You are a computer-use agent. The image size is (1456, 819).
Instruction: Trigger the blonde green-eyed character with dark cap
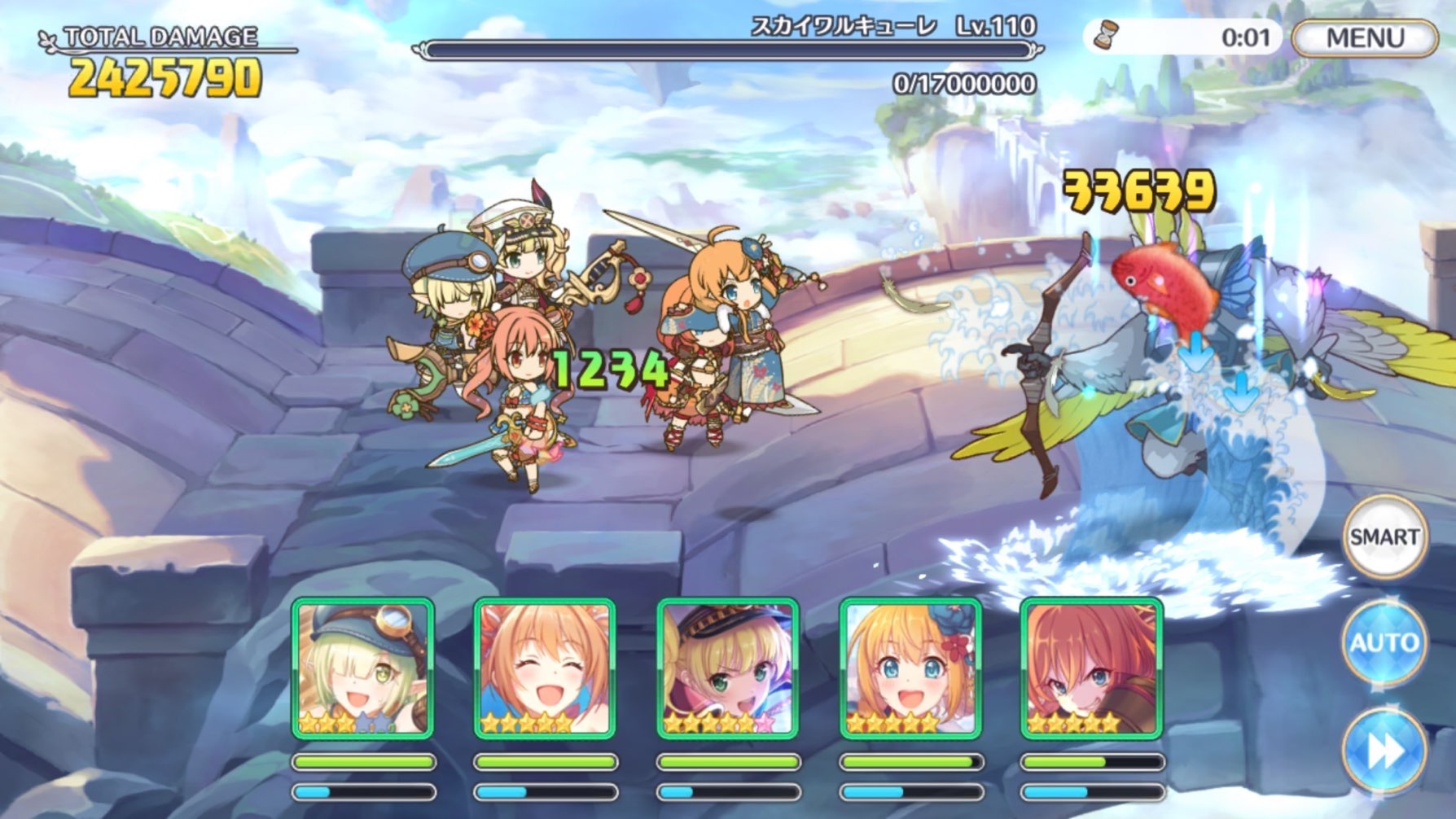pyautogui.click(x=727, y=669)
